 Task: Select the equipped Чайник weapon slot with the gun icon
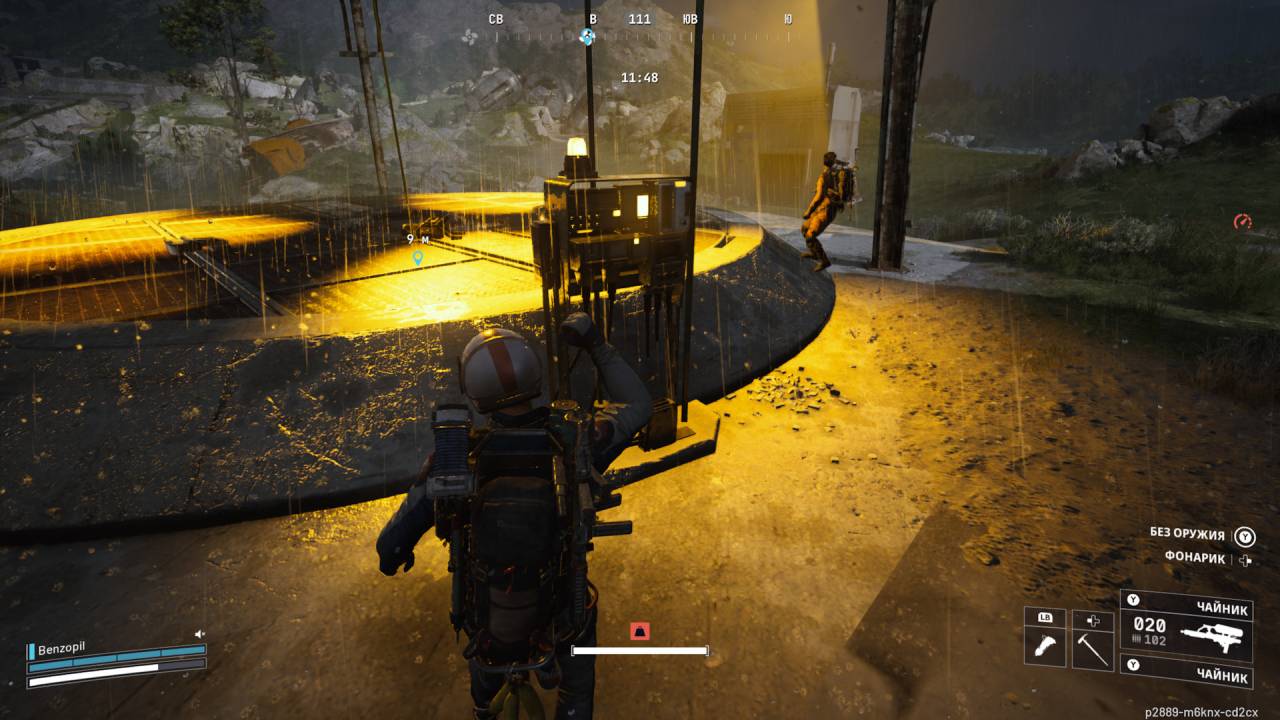click(x=1186, y=628)
